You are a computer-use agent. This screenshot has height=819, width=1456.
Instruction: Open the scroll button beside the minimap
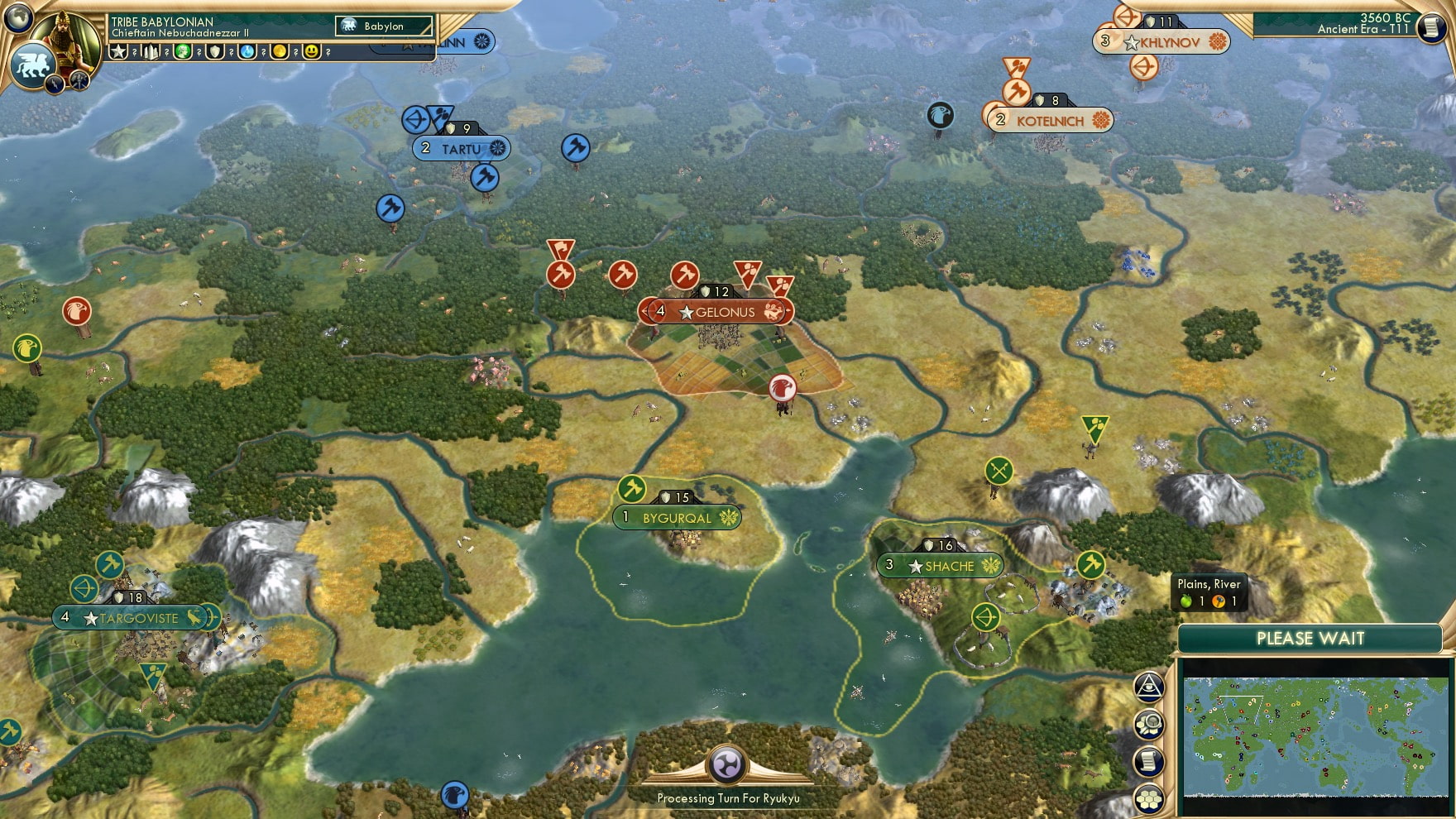[1149, 761]
